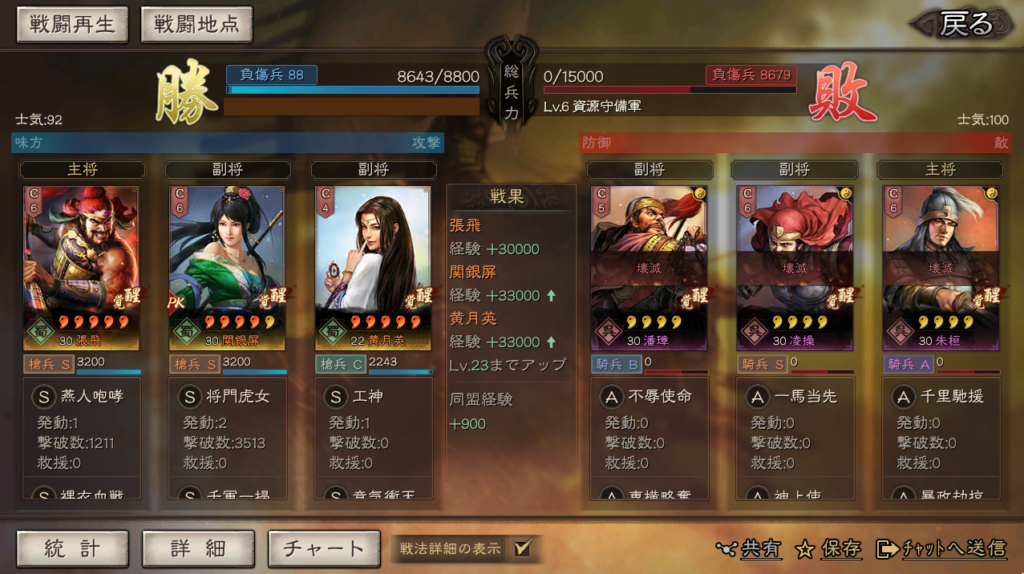Screen dimensions: 1024x574
Task: Send the report via チャットへ送信
Action: [941, 548]
